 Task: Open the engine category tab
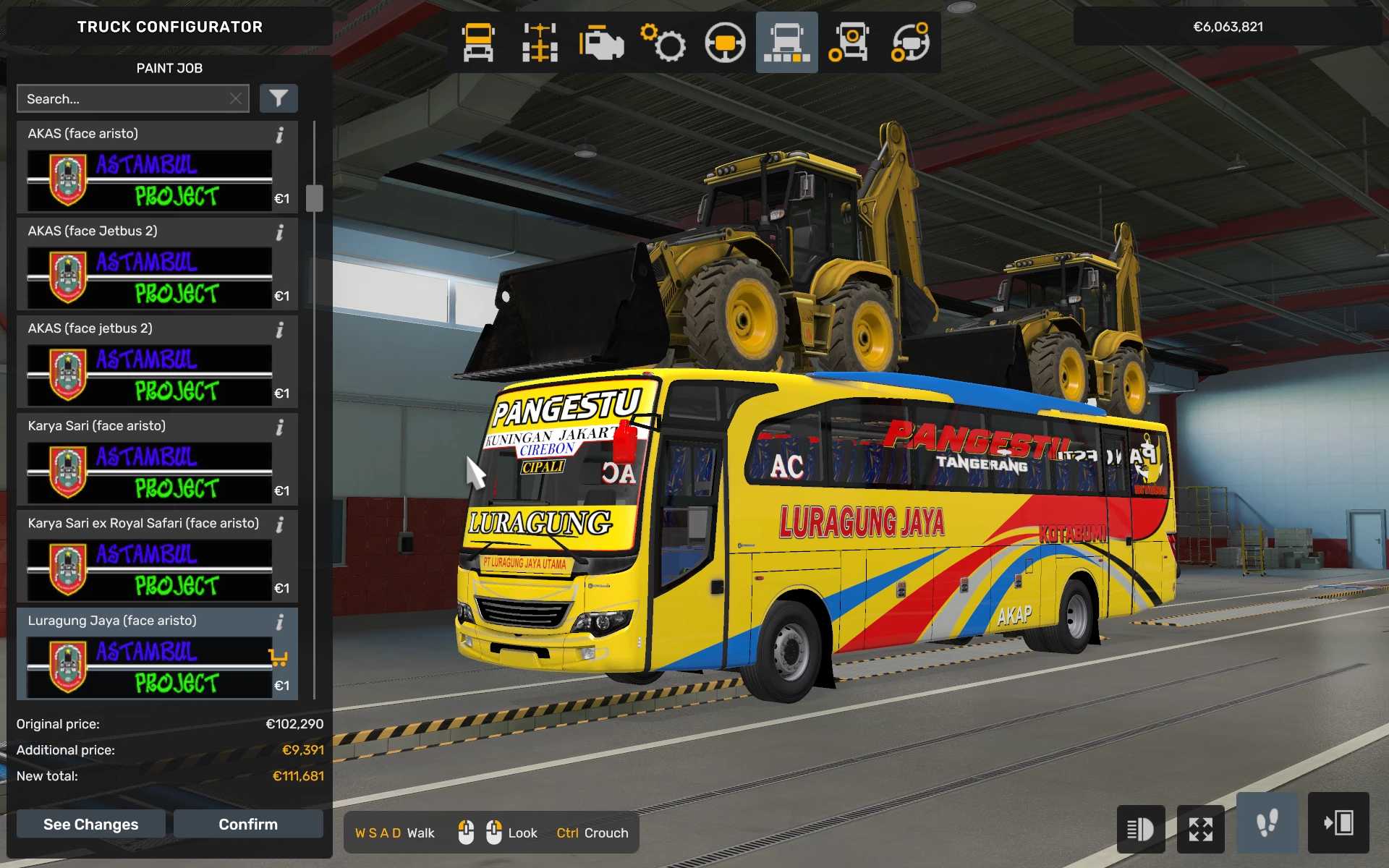tap(601, 43)
